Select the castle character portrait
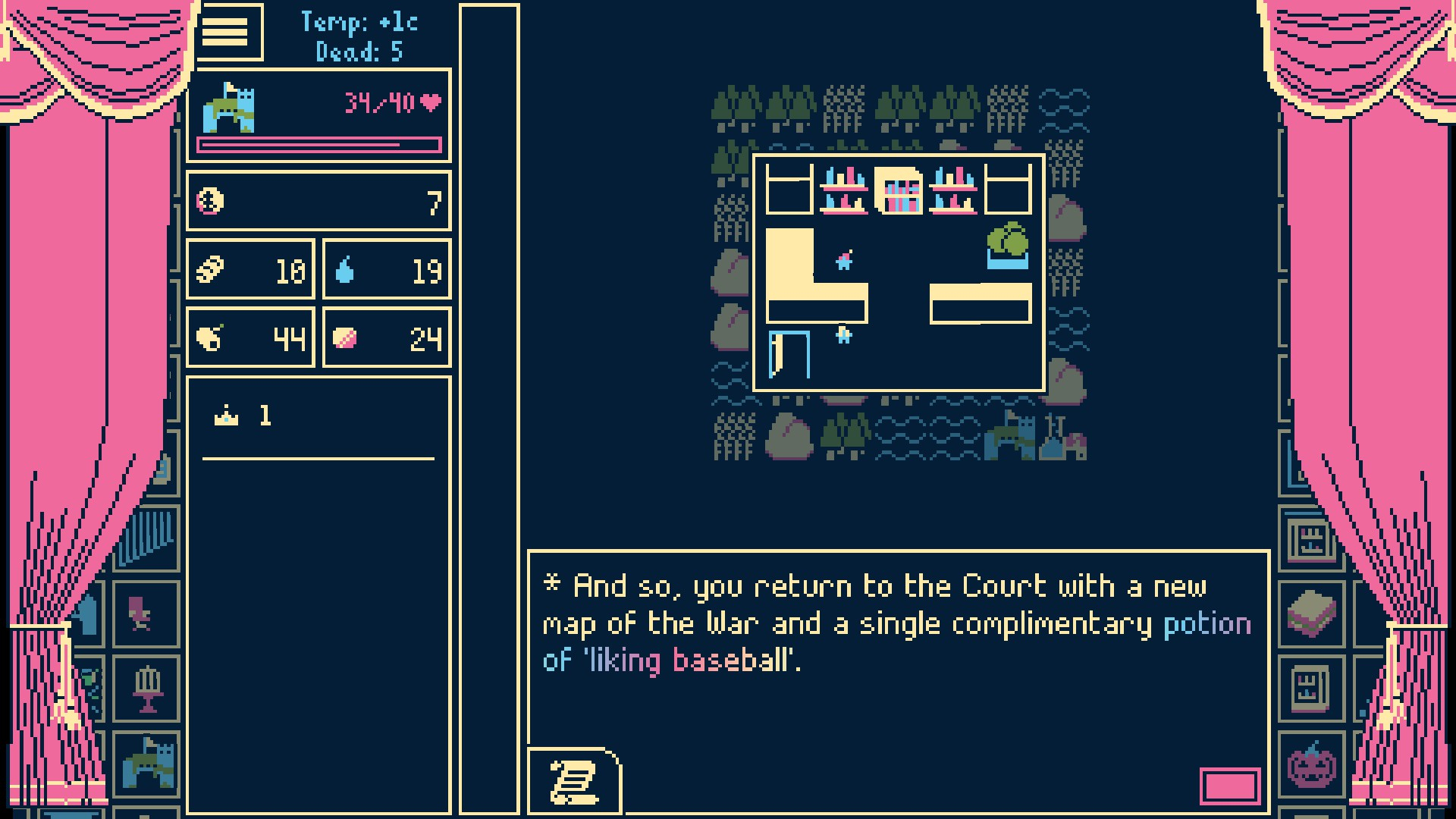This screenshot has height=819, width=1456. [229, 108]
